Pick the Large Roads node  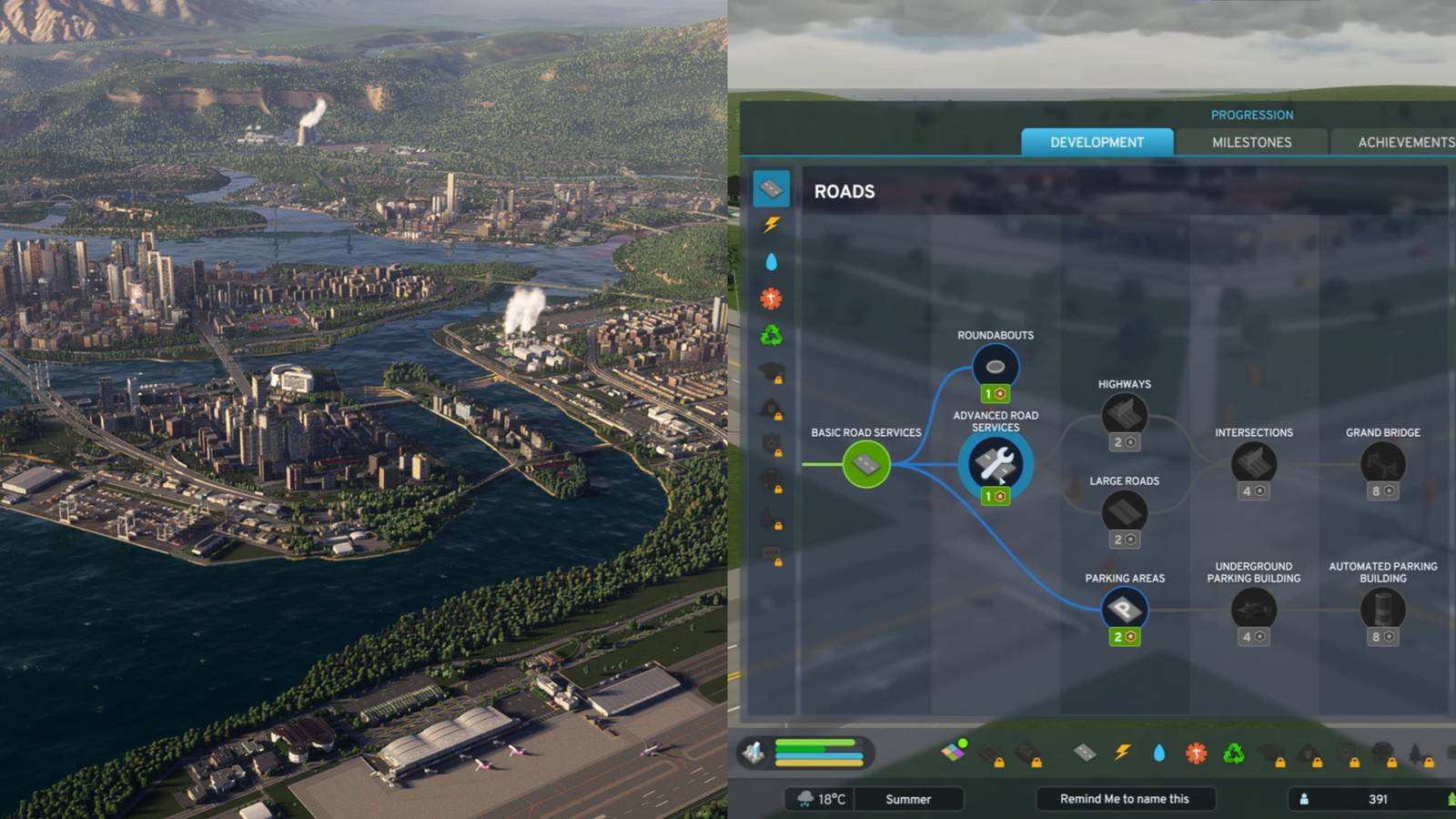[x=1125, y=511]
